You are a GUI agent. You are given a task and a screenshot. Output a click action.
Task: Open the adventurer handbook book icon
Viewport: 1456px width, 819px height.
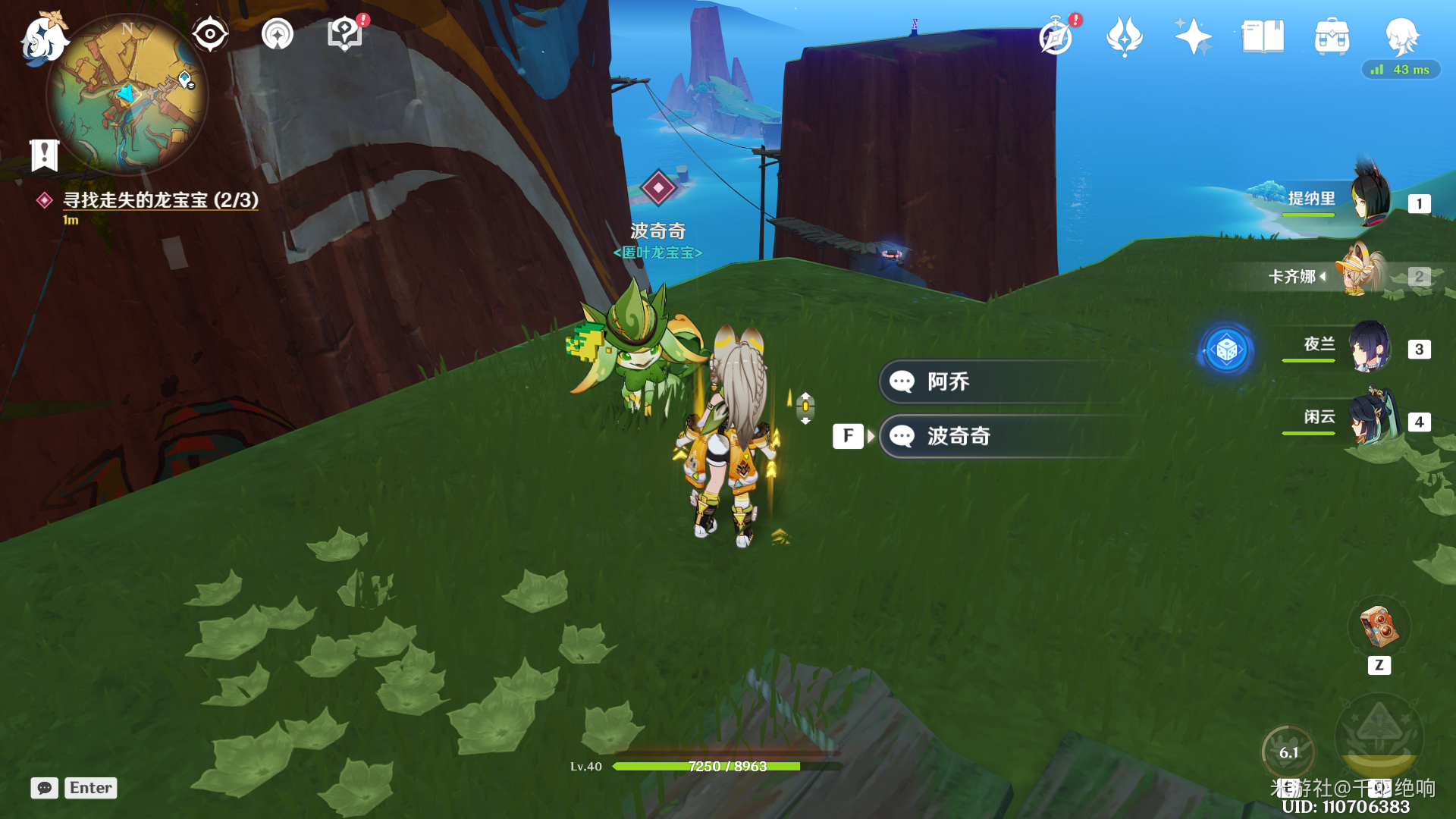coord(1262,36)
